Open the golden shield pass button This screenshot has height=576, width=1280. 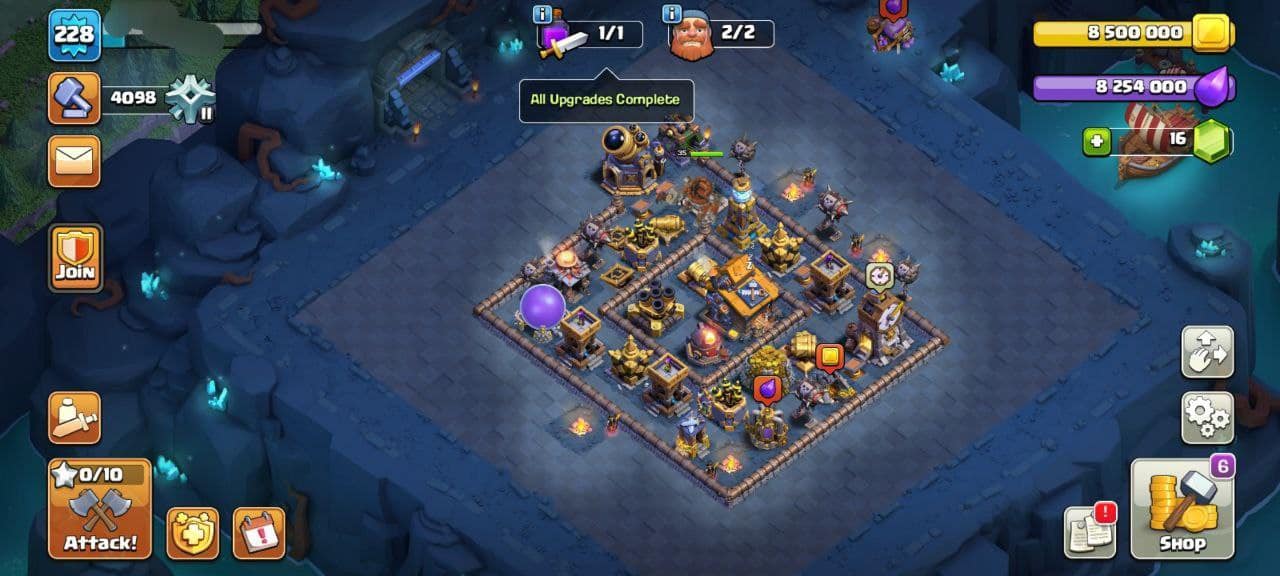pos(192,533)
